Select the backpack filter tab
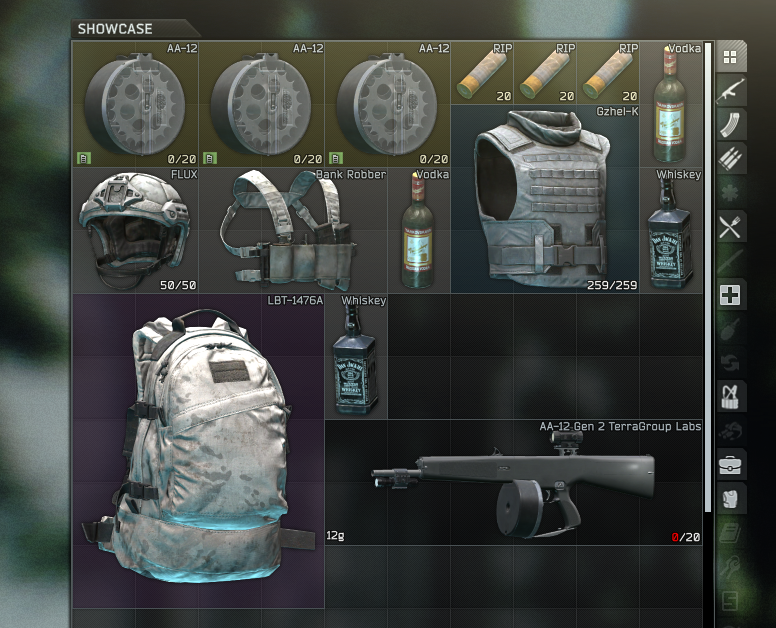The width and height of the screenshot is (776, 628). tap(730, 499)
